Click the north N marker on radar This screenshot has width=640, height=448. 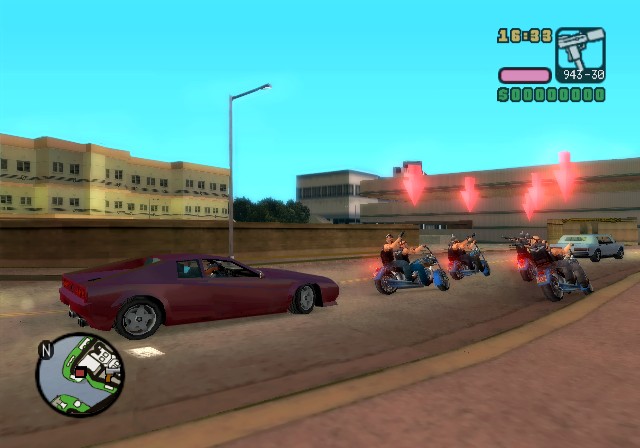45,351
